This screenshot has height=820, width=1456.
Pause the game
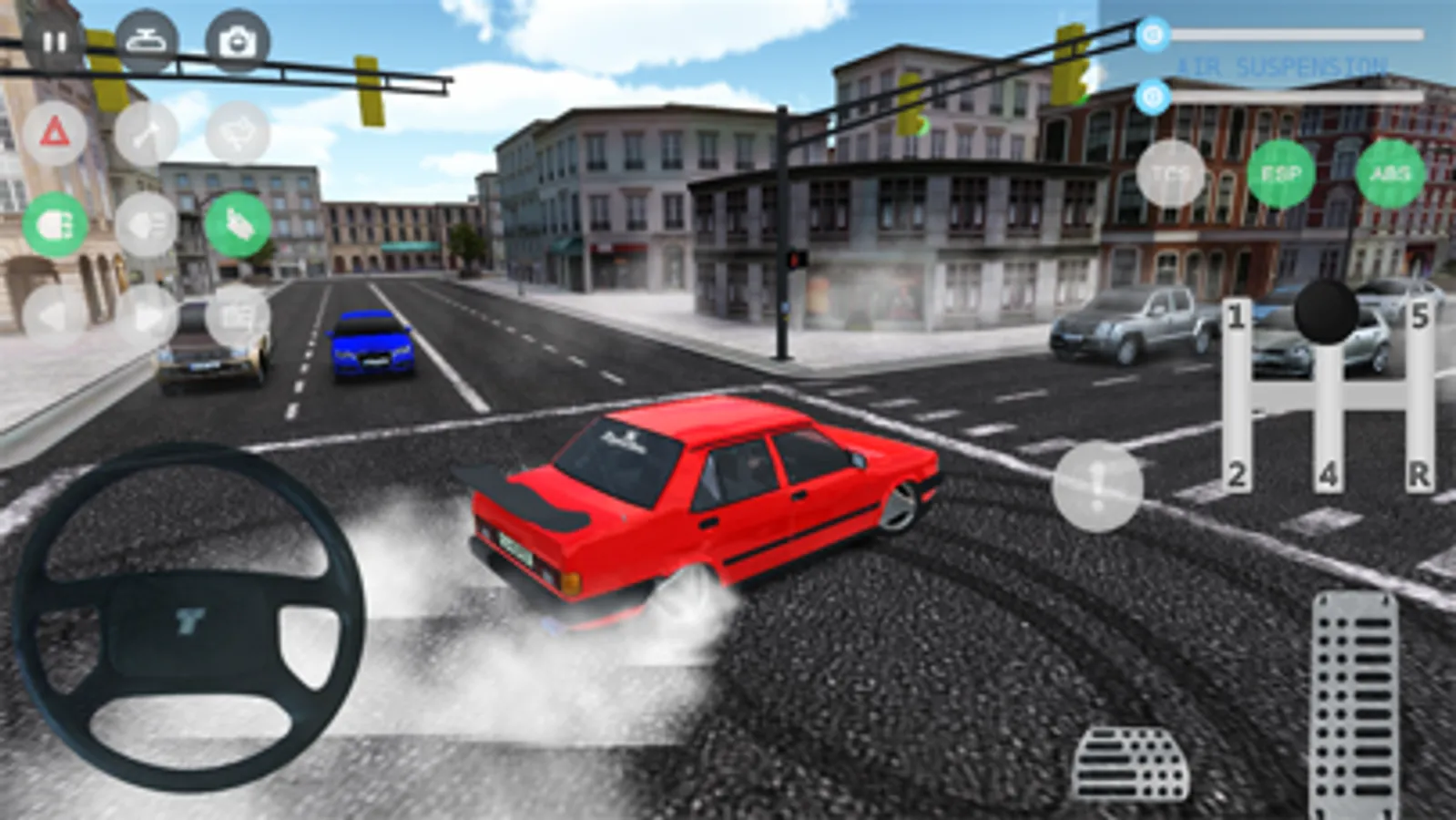(55, 40)
